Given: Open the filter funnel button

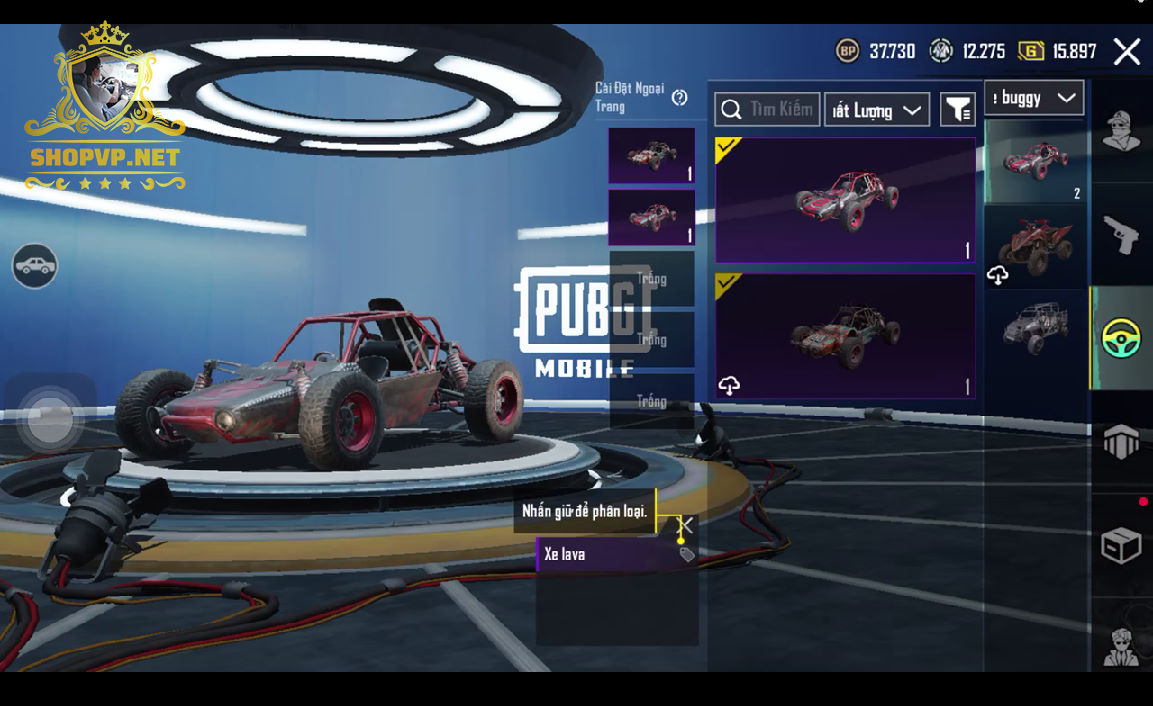Looking at the screenshot, I should 957,110.
